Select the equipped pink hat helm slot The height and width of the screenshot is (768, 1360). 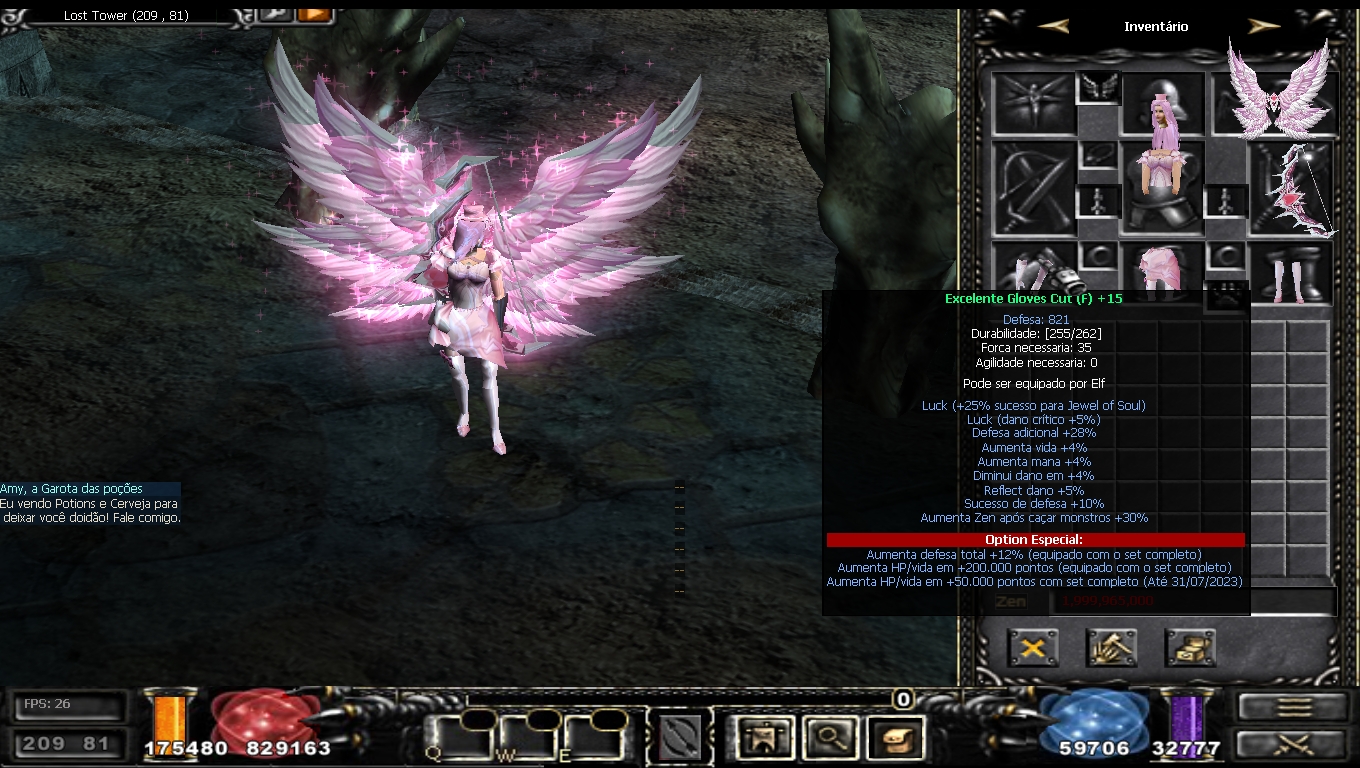(x=1162, y=104)
